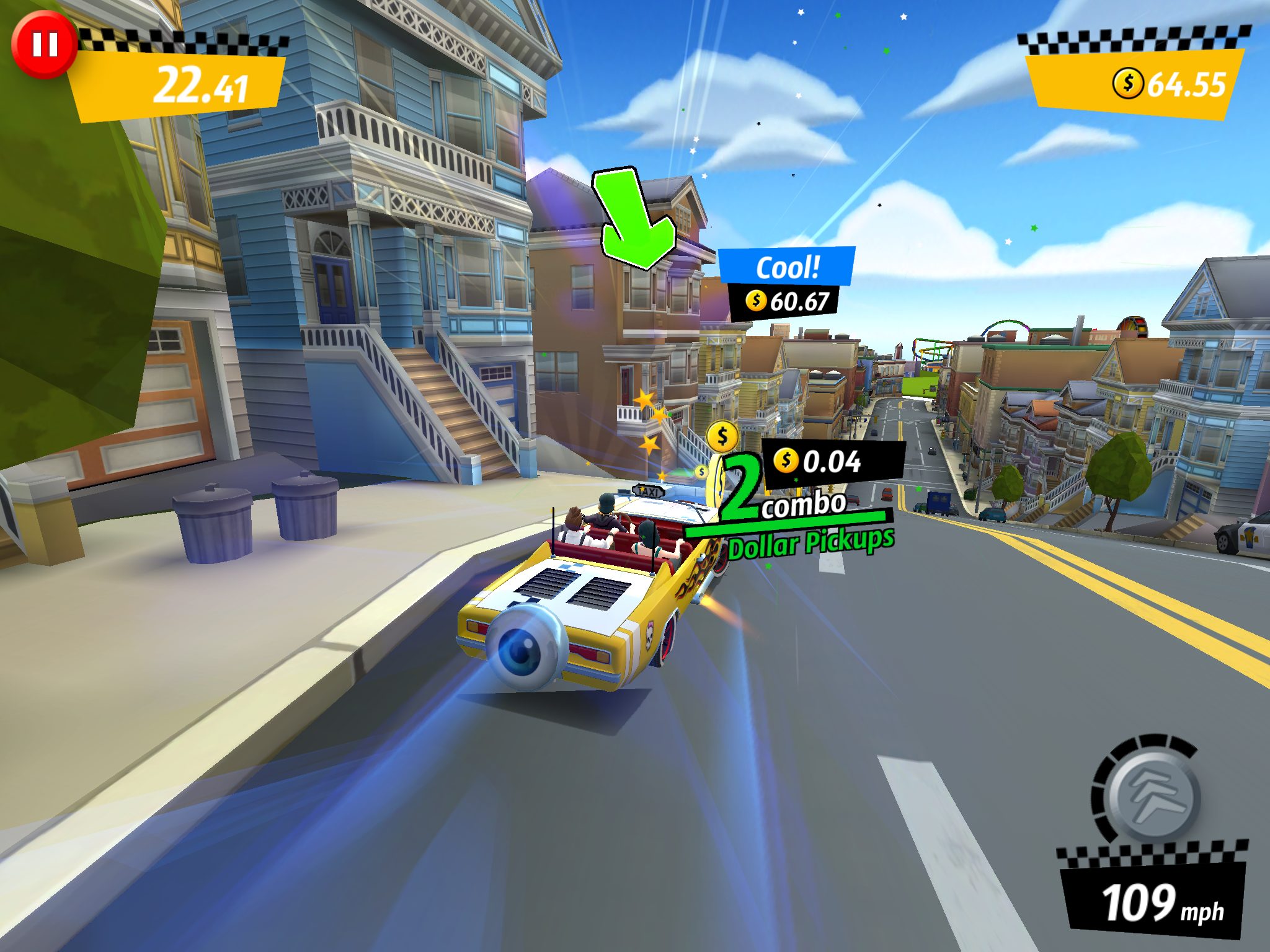Image resolution: width=1270 pixels, height=952 pixels.
Task: Pause the game with the red button
Action: [x=44, y=45]
